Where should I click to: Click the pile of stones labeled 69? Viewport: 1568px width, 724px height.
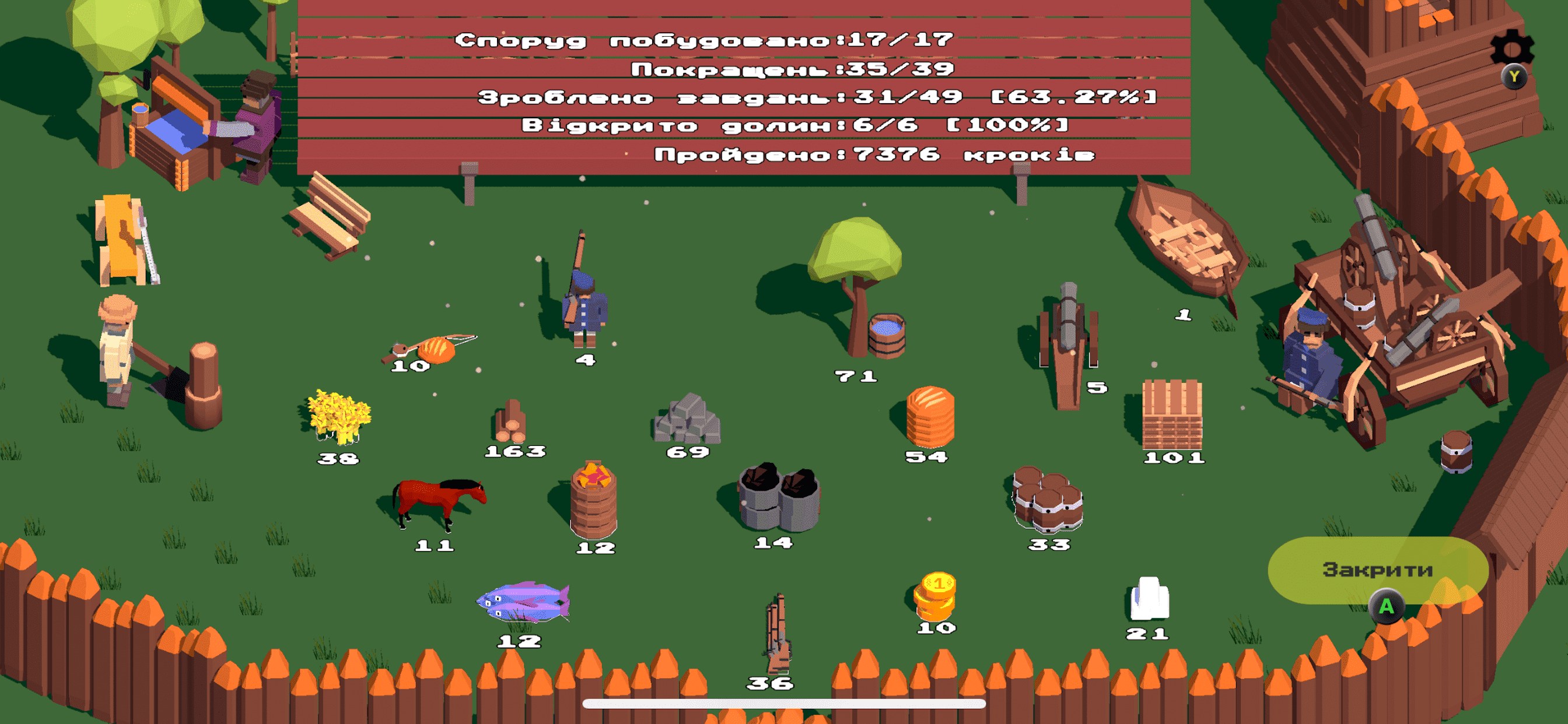(685, 420)
